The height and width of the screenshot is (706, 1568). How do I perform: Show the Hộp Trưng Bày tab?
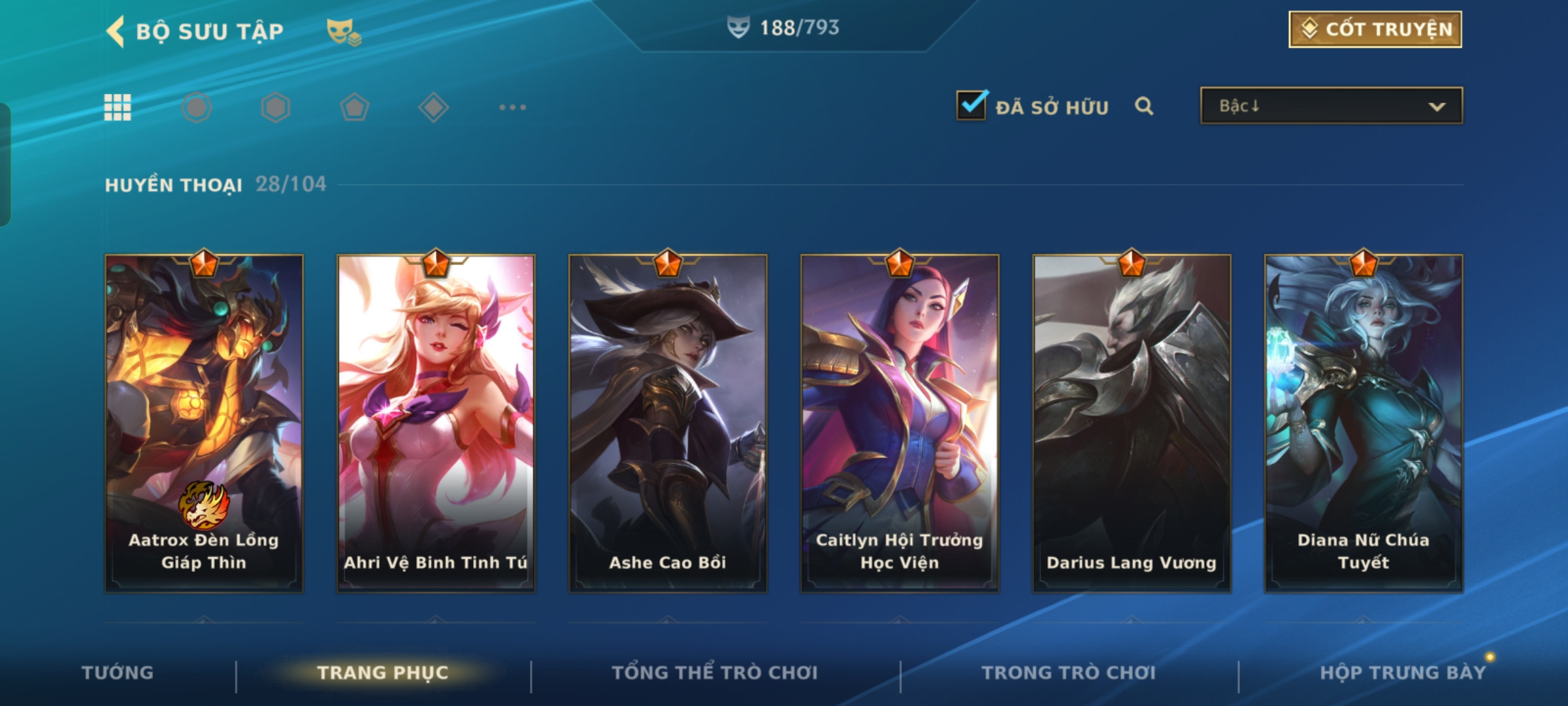(x=1403, y=673)
